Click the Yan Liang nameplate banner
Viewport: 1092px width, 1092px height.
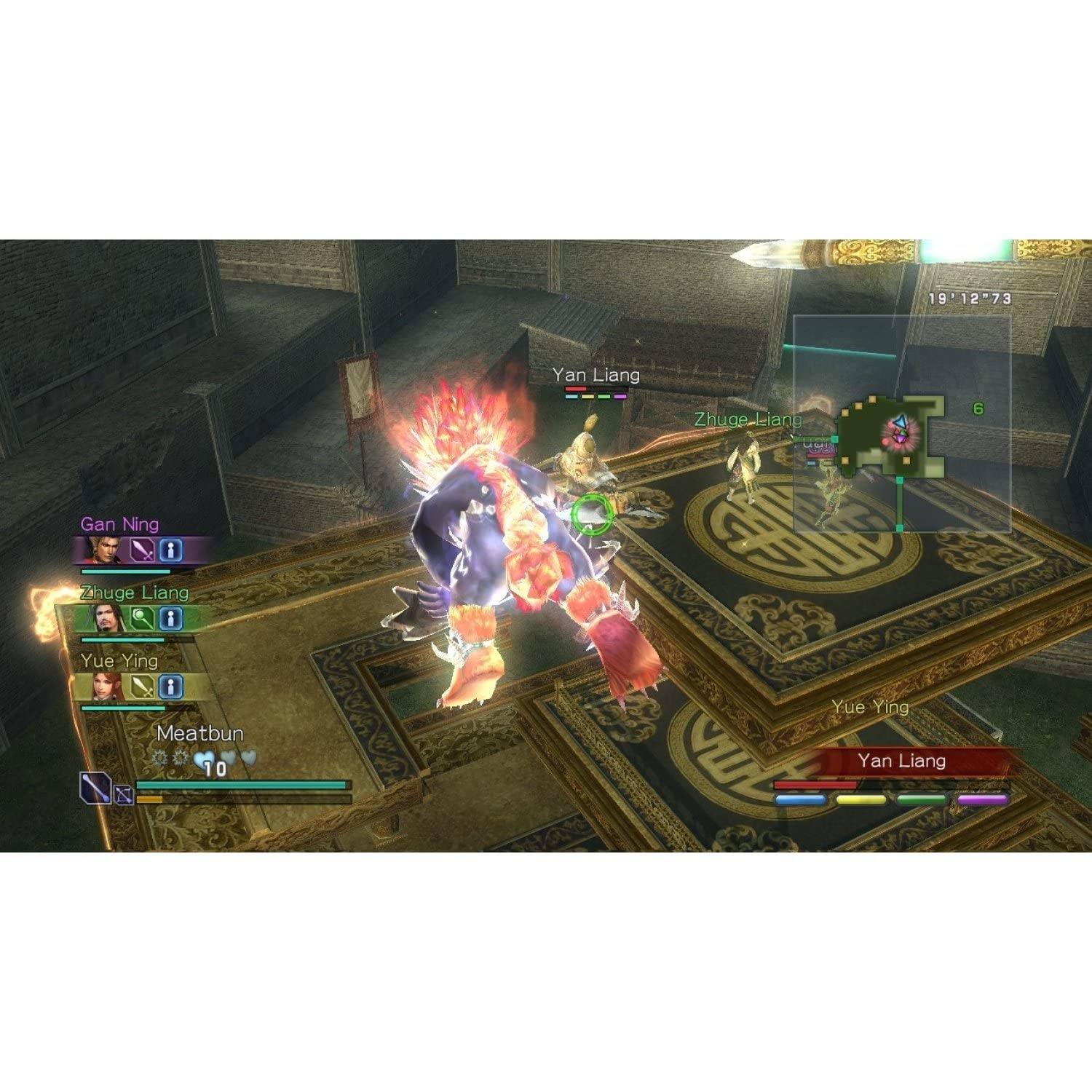[902, 761]
